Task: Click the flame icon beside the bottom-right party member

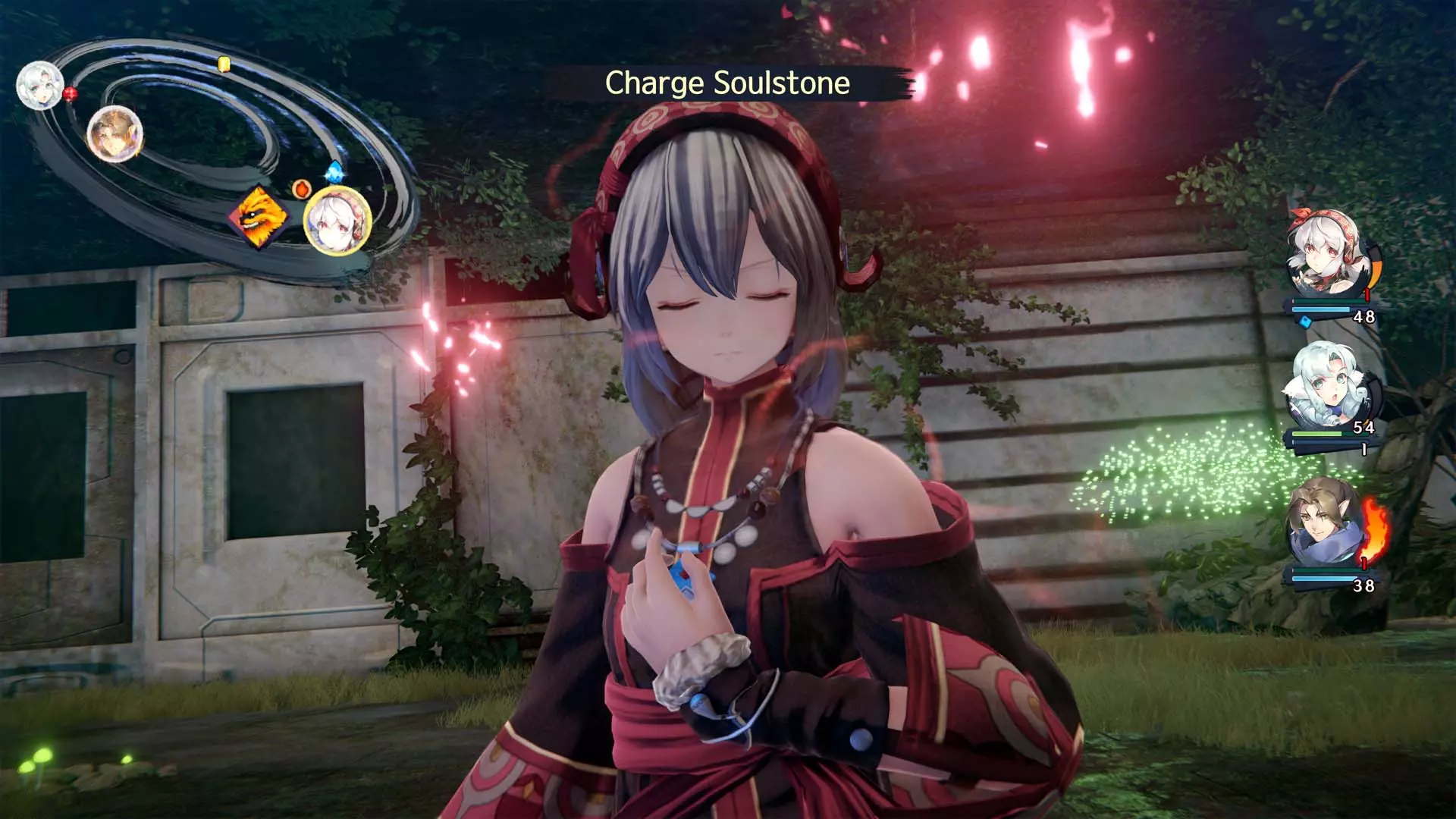Action: 1373,529
